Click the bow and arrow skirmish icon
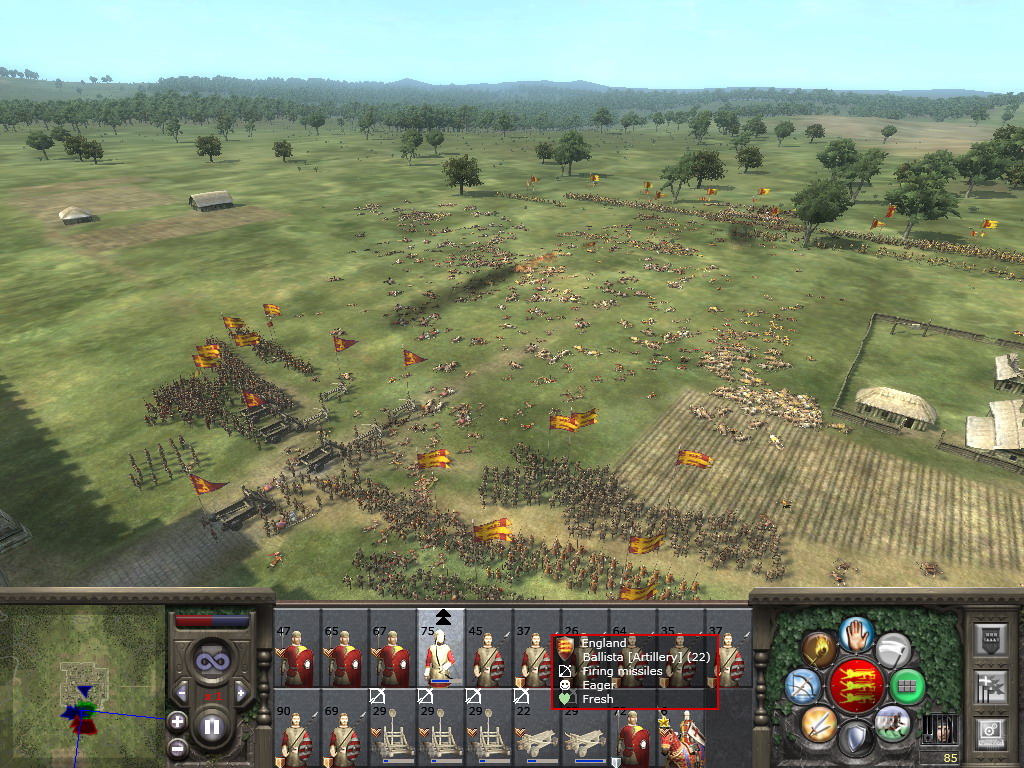Screen dimensions: 1024x768 tap(803, 686)
